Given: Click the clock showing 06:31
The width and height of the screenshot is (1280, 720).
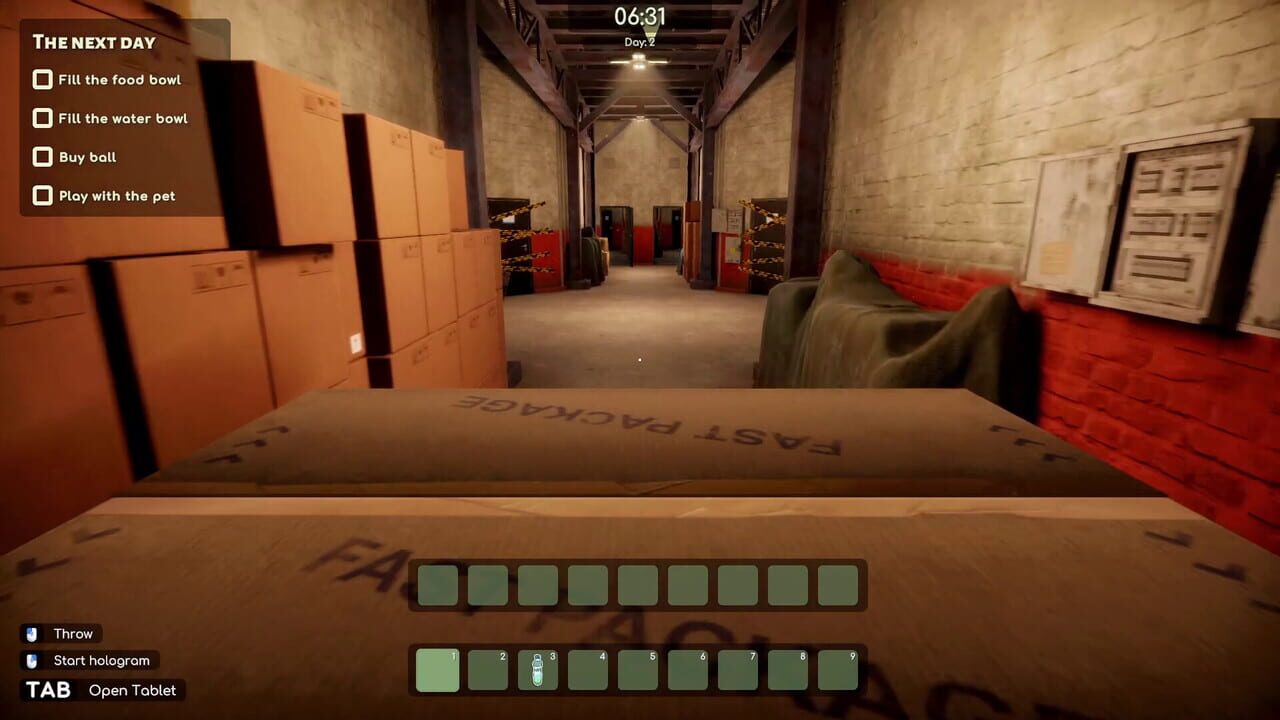Looking at the screenshot, I should pyautogui.click(x=640, y=17).
